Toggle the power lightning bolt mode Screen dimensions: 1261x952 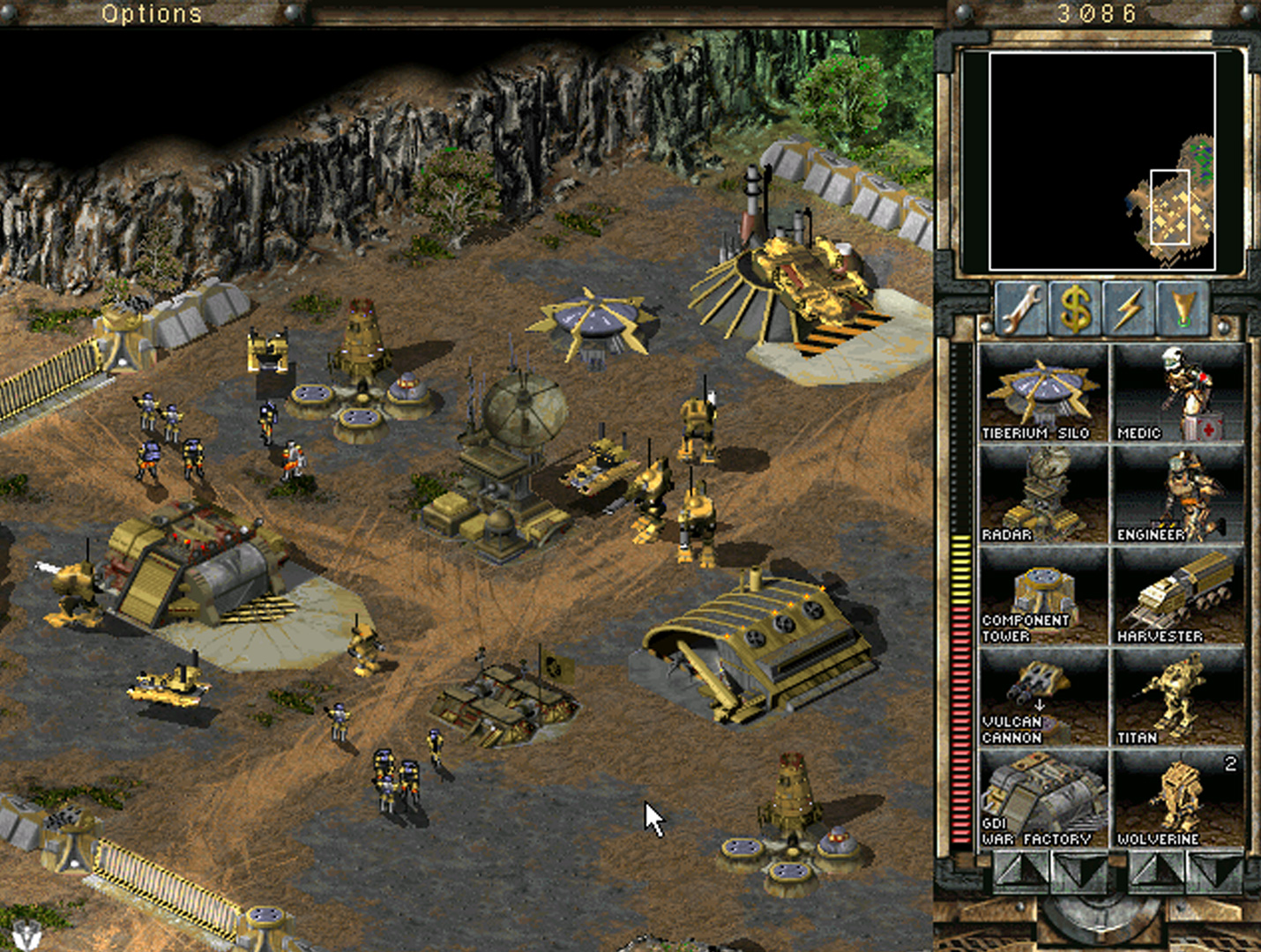tap(1128, 308)
